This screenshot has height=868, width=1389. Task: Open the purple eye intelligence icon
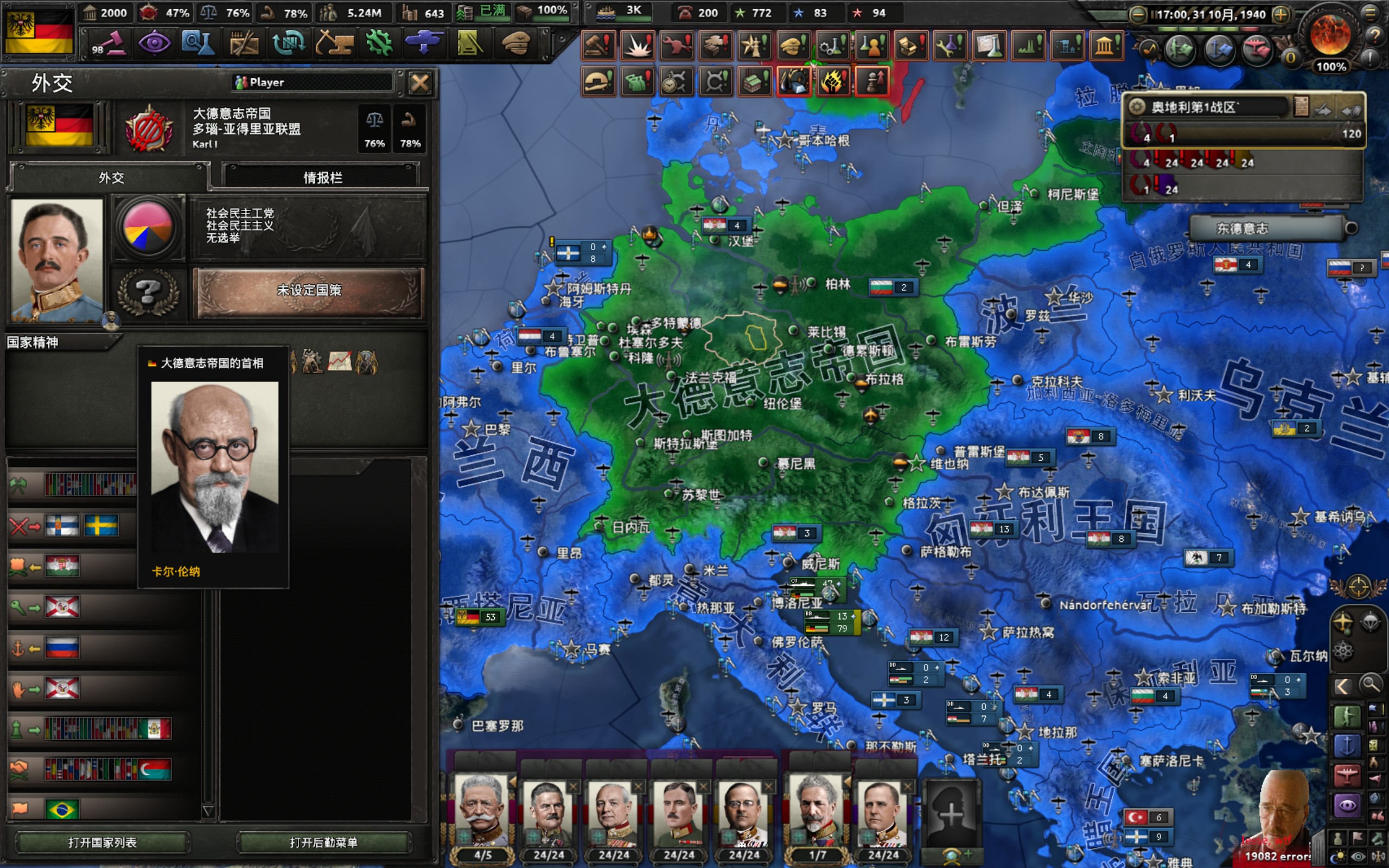pos(154,43)
